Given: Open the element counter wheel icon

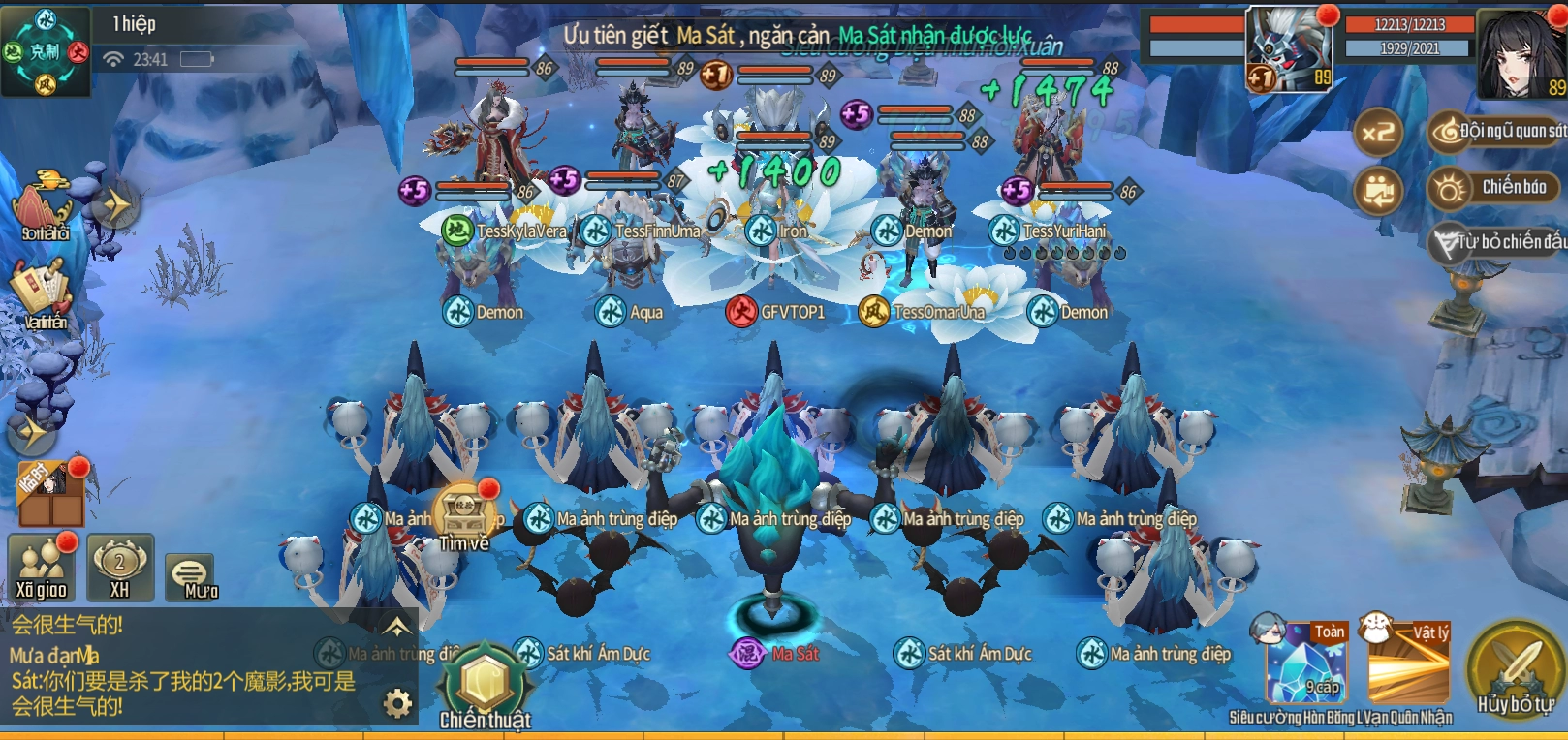Looking at the screenshot, I should pos(46,51).
